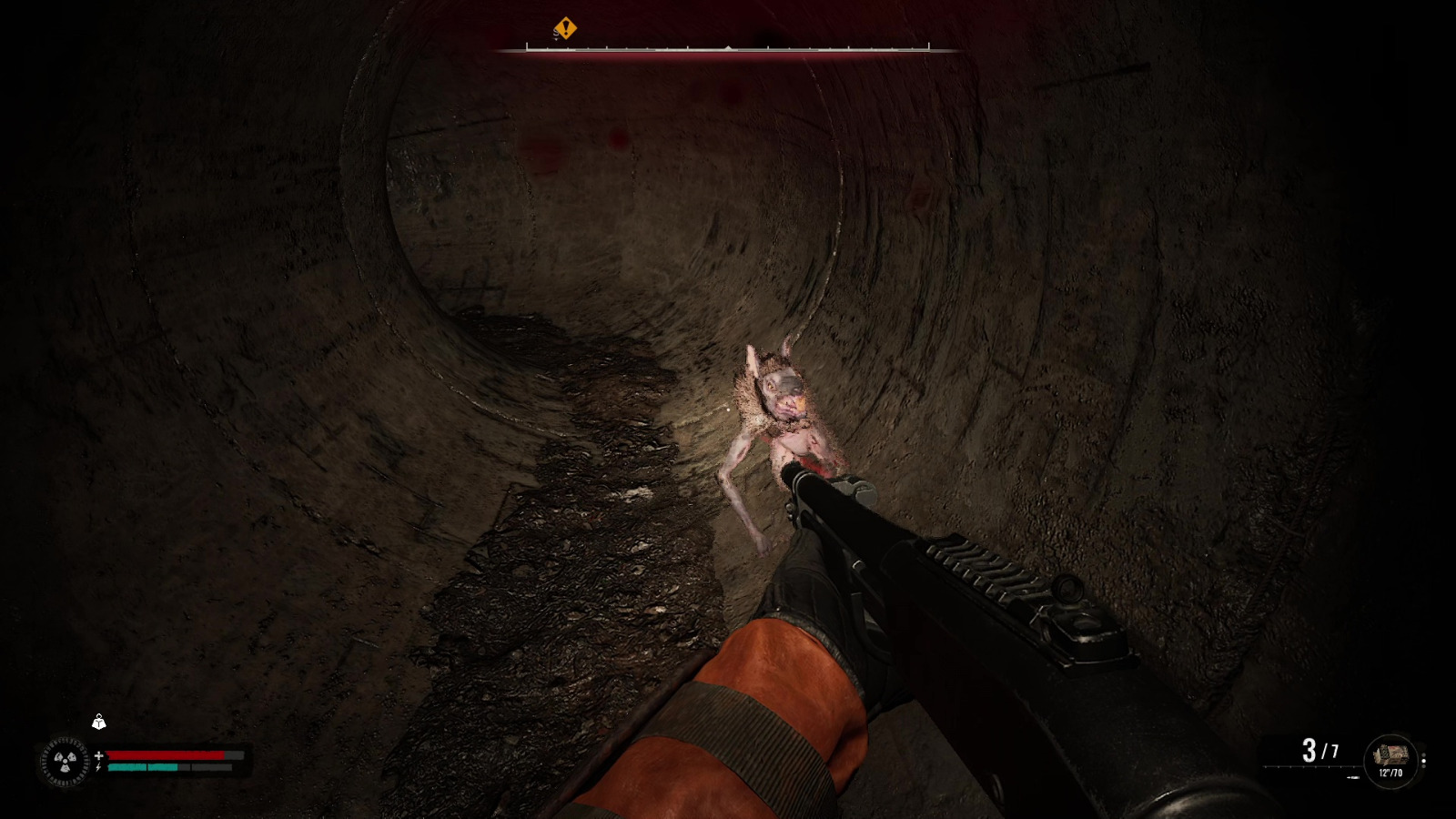The height and width of the screenshot is (819, 1456).
Task: Click the red health bar
Action: pos(164,755)
